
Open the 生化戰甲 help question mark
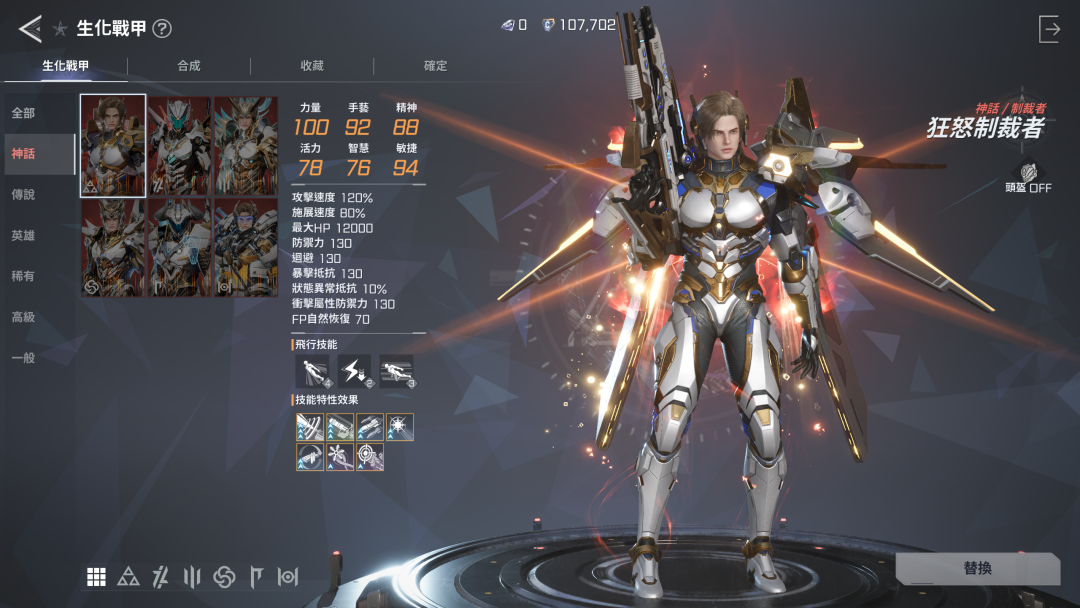[x=162, y=29]
